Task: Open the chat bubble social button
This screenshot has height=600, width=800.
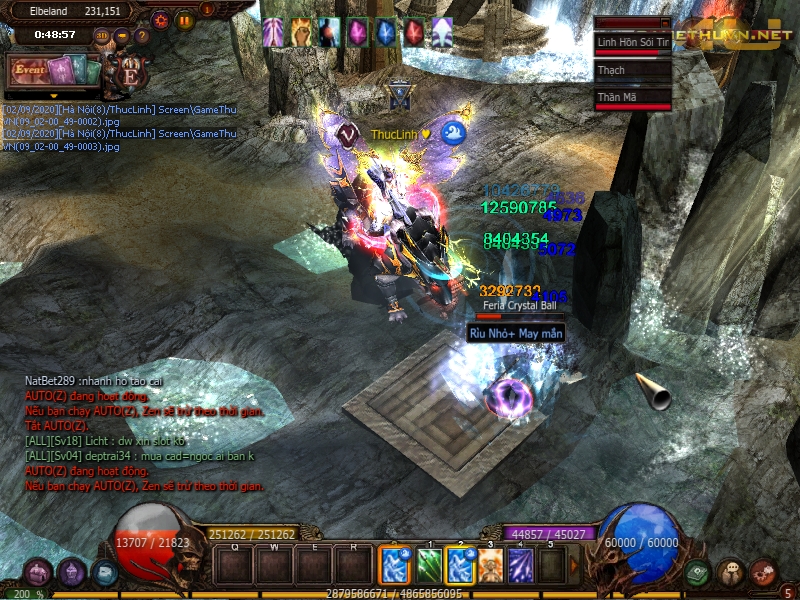Action: pos(730,572)
